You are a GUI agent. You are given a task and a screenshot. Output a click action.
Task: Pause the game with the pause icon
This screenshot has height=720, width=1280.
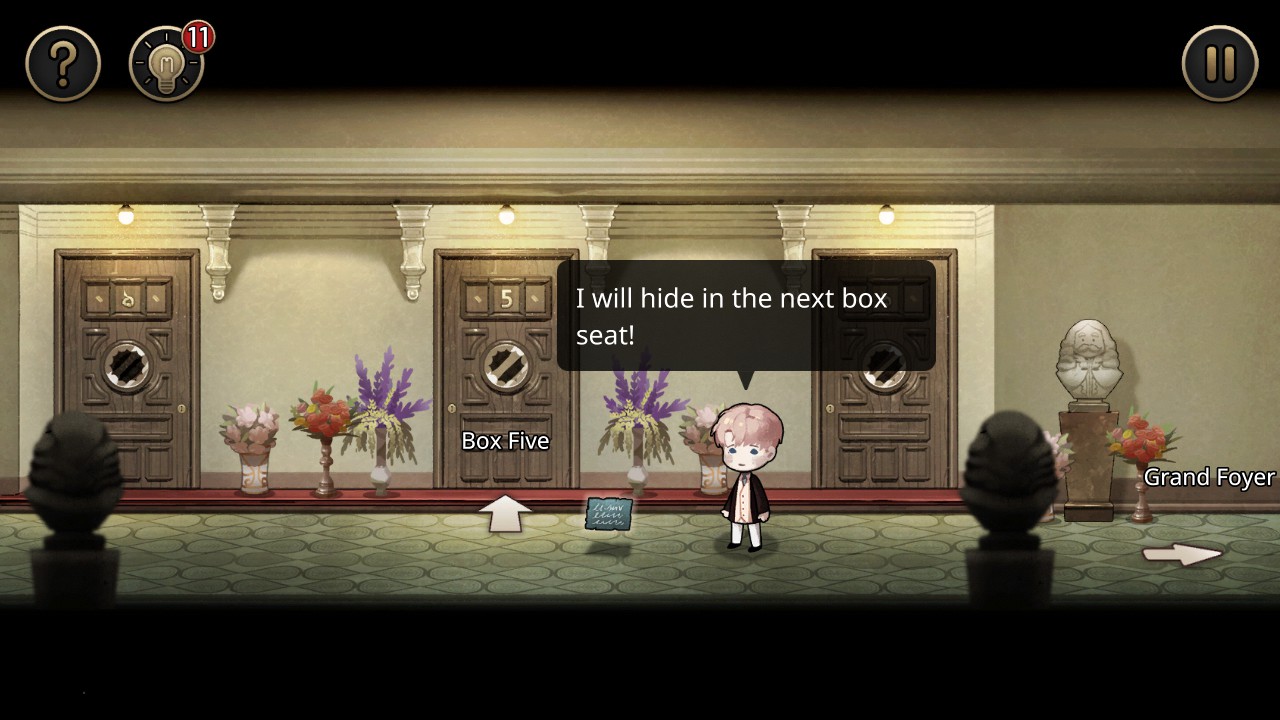[1219, 62]
